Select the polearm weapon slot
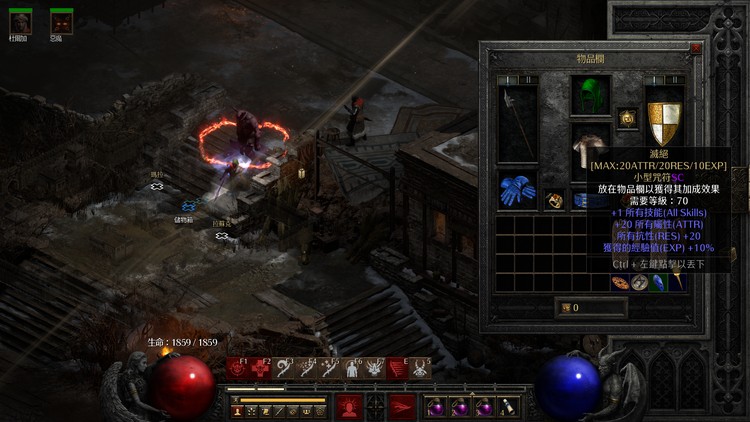This screenshot has width=750, height=422. click(518, 124)
